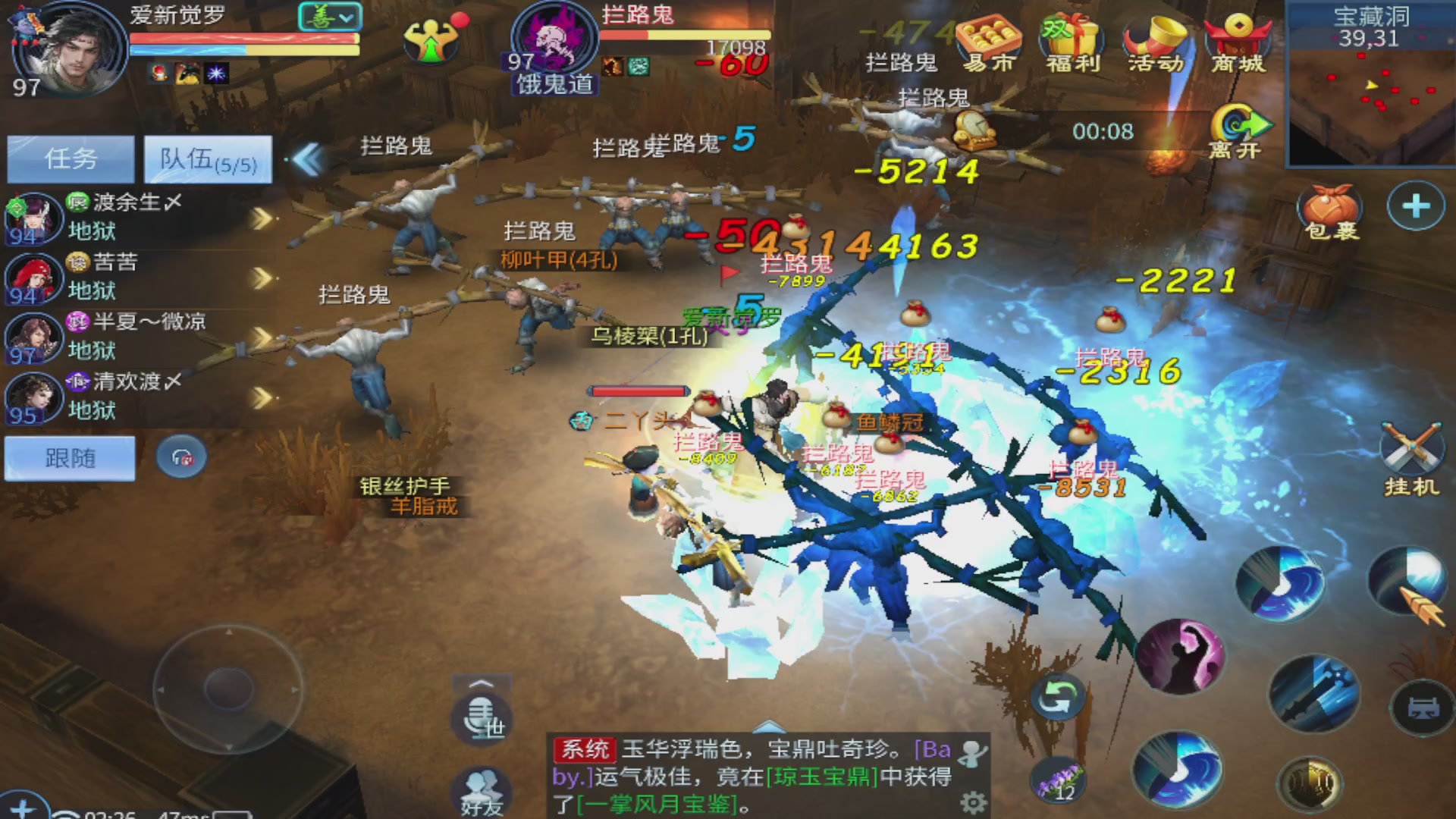Switch to the 队伍(5/5) tab
1456x819 pixels.
pyautogui.click(x=208, y=158)
